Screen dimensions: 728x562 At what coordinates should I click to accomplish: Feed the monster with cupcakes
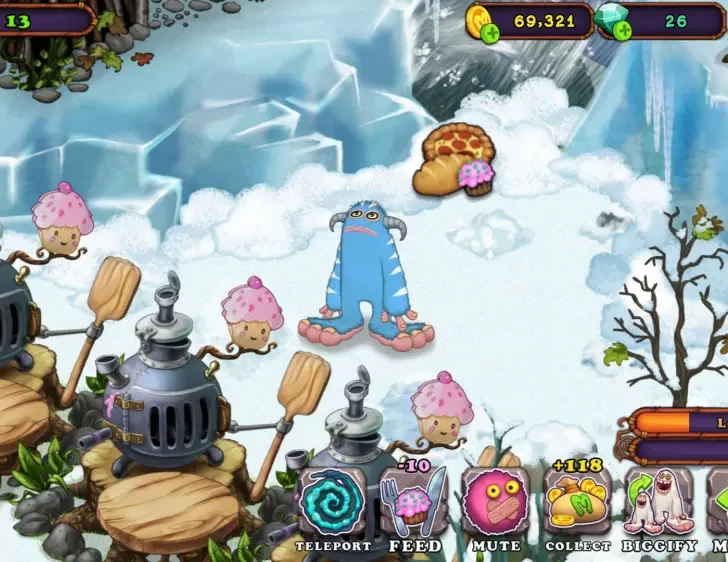[x=413, y=504]
